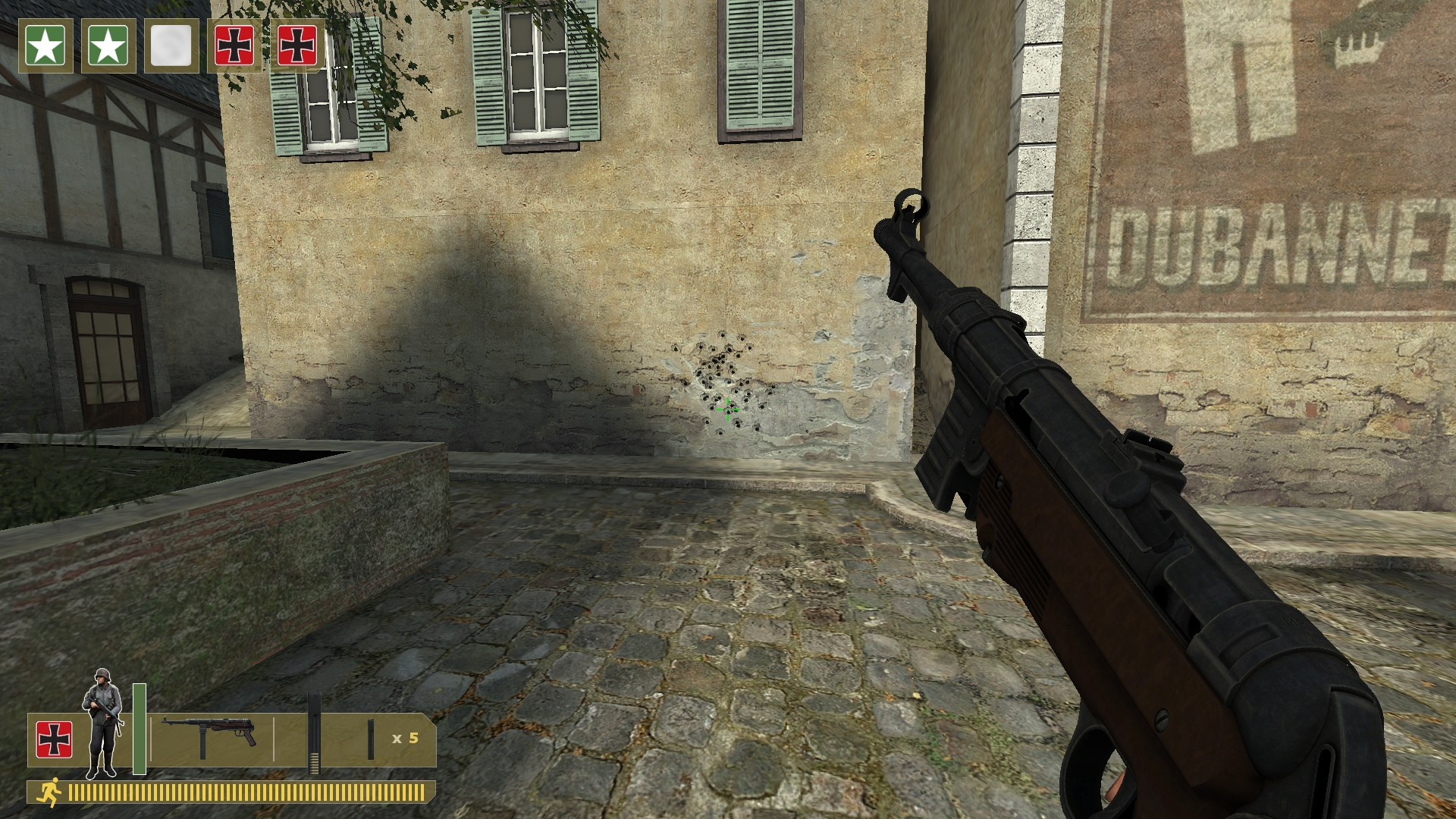
Task: Click the rightmost Iron Cross objective icon
Action: tap(297, 47)
